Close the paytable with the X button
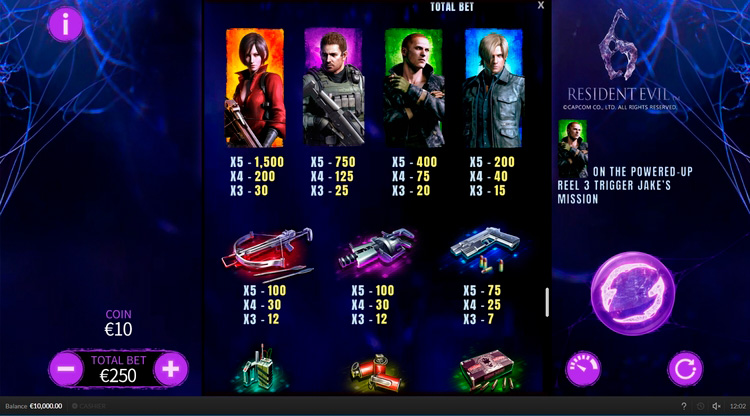The image size is (750, 416). [541, 6]
